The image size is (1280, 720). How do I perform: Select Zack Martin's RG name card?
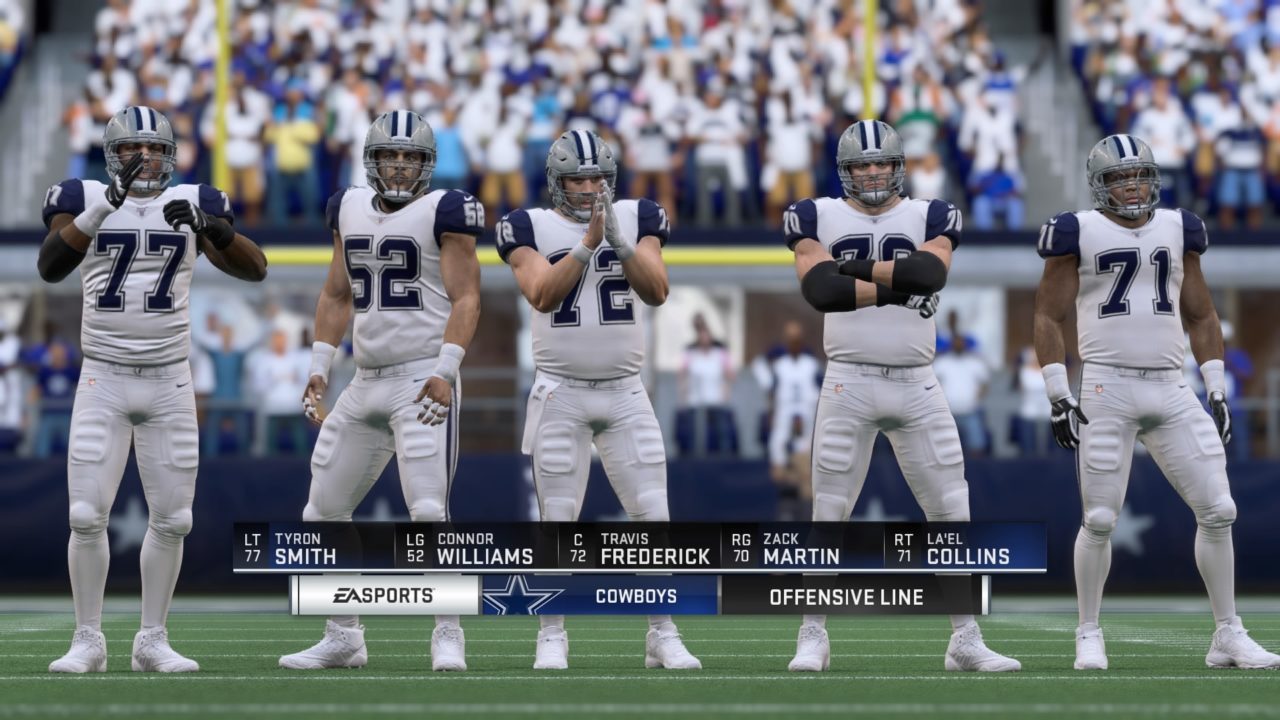[x=802, y=548]
